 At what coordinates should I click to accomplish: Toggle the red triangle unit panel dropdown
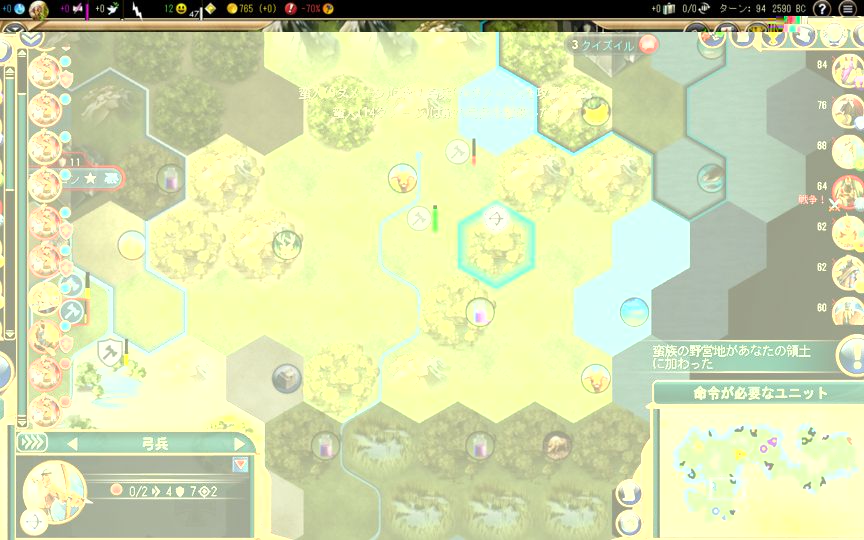tap(240, 464)
